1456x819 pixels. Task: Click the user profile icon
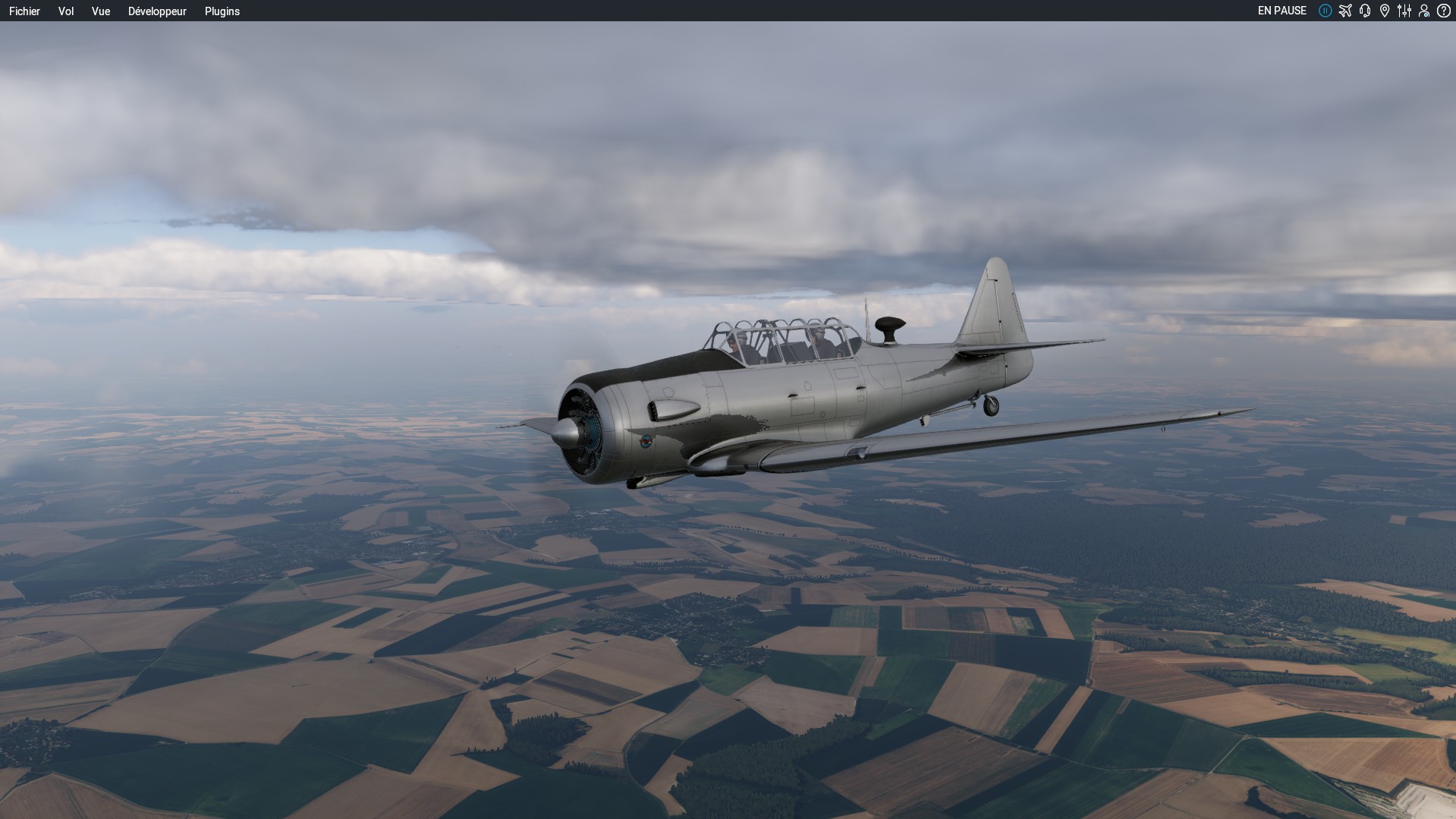[1424, 11]
